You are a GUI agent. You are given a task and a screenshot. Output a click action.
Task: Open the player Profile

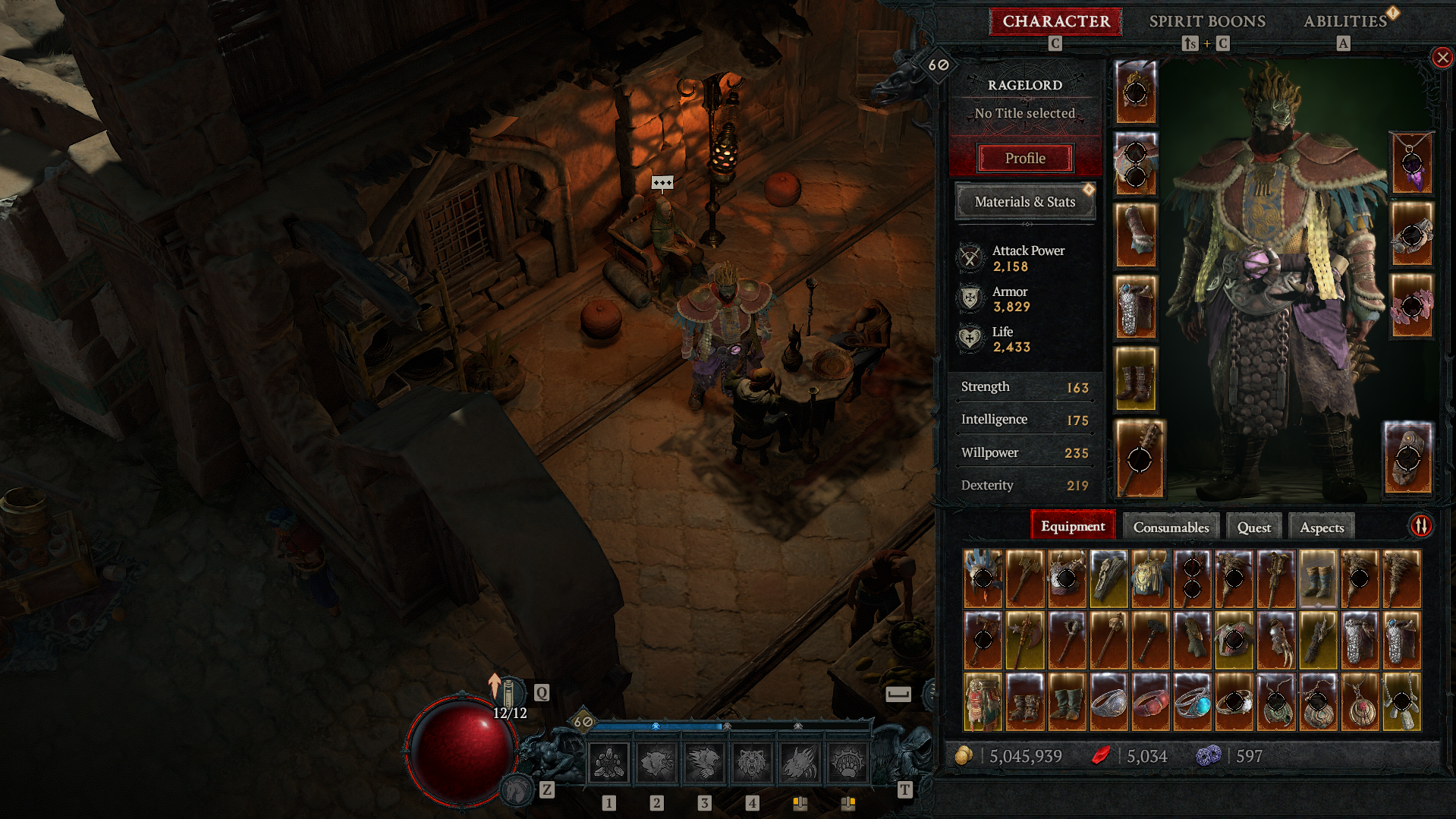click(x=1025, y=159)
